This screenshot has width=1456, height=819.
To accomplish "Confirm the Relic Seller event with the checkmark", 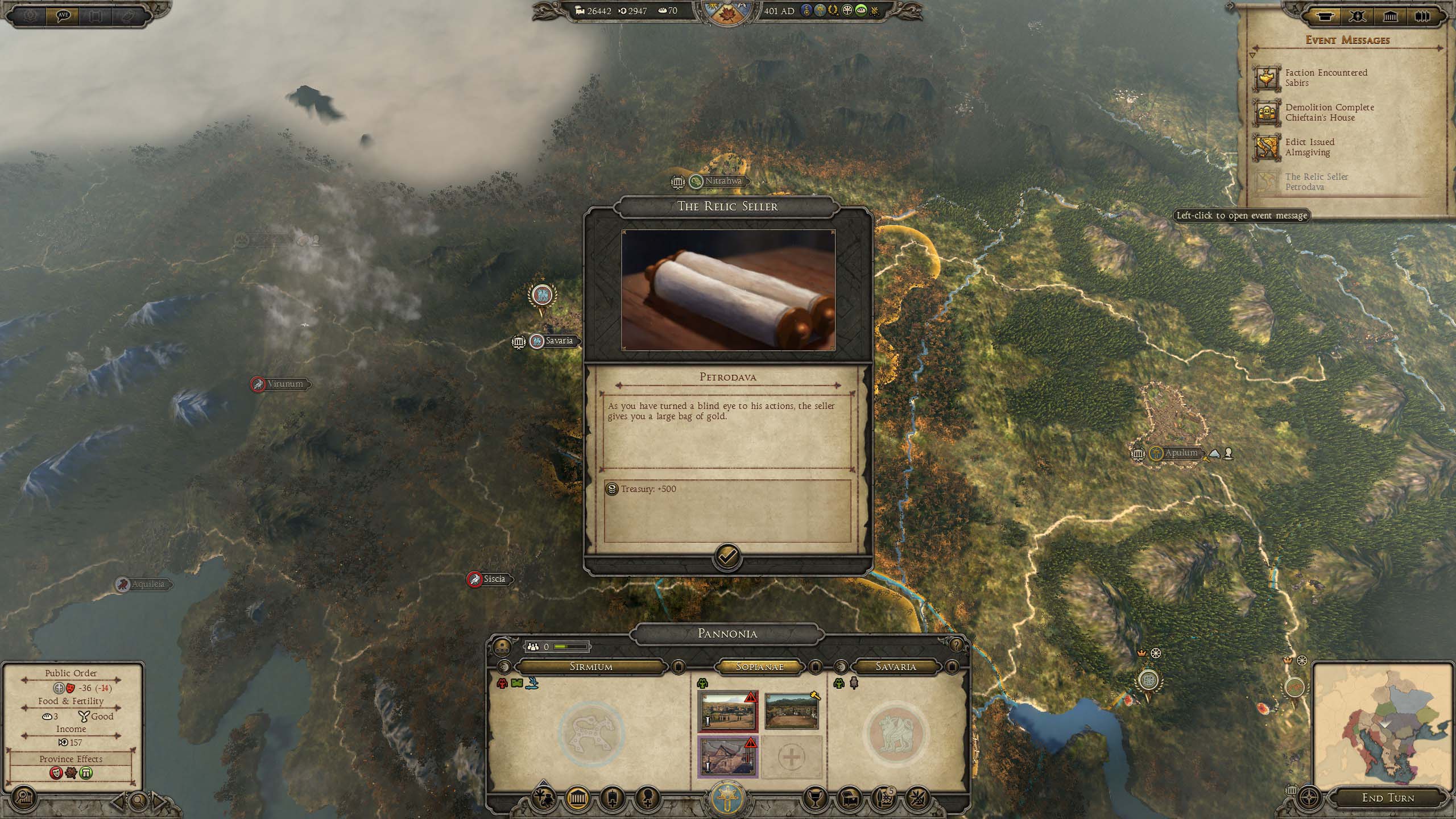I will [727, 557].
